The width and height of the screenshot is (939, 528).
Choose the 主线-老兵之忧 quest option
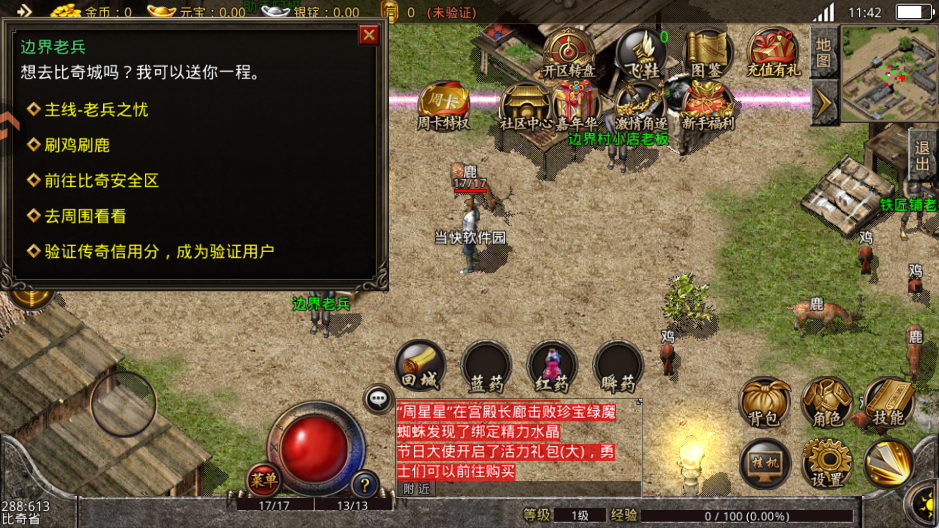tap(96, 109)
